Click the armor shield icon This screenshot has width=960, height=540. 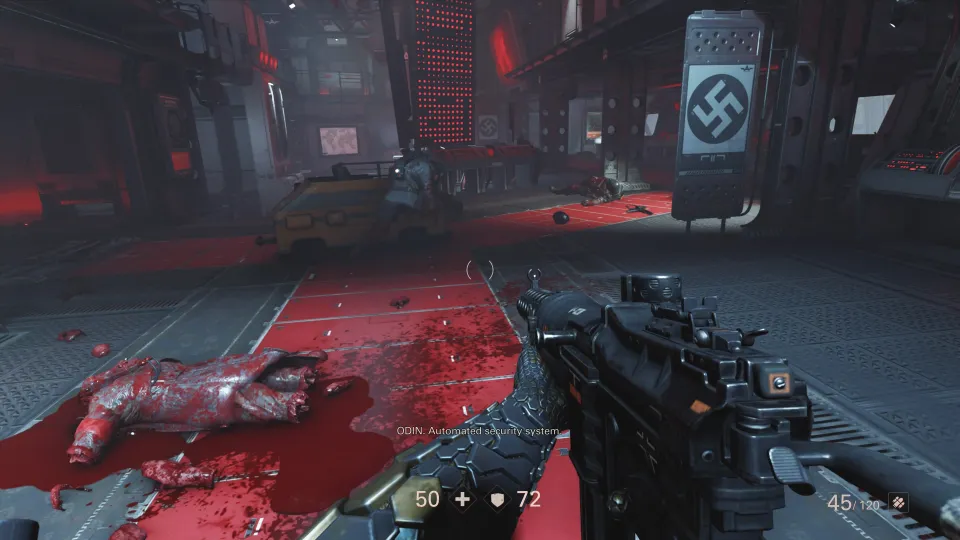tap(495, 498)
